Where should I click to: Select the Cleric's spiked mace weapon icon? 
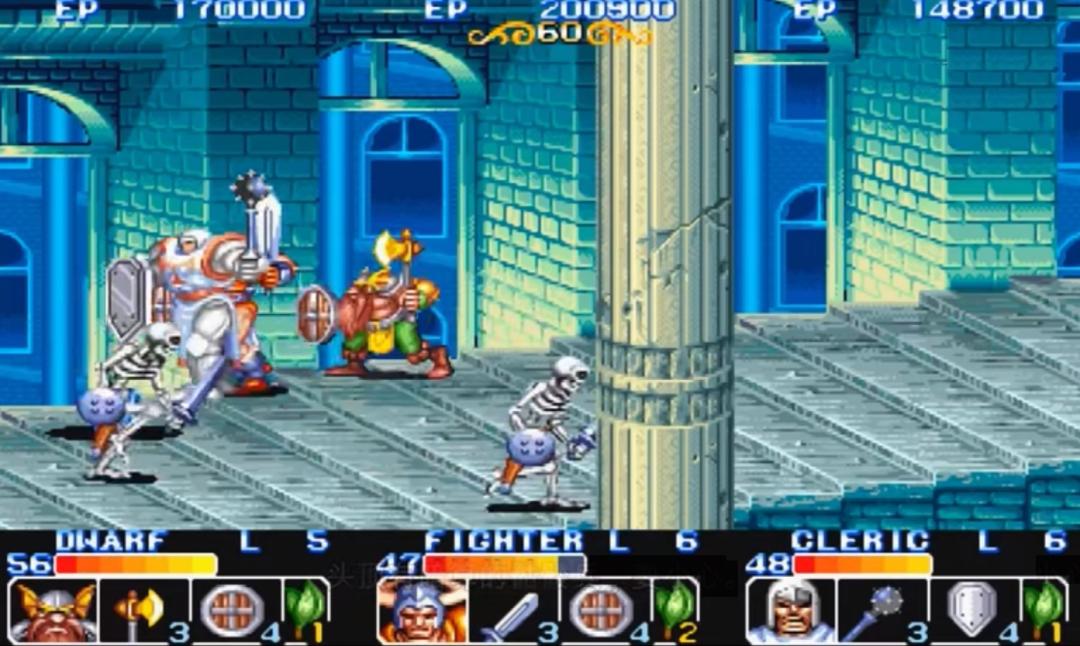point(878,611)
